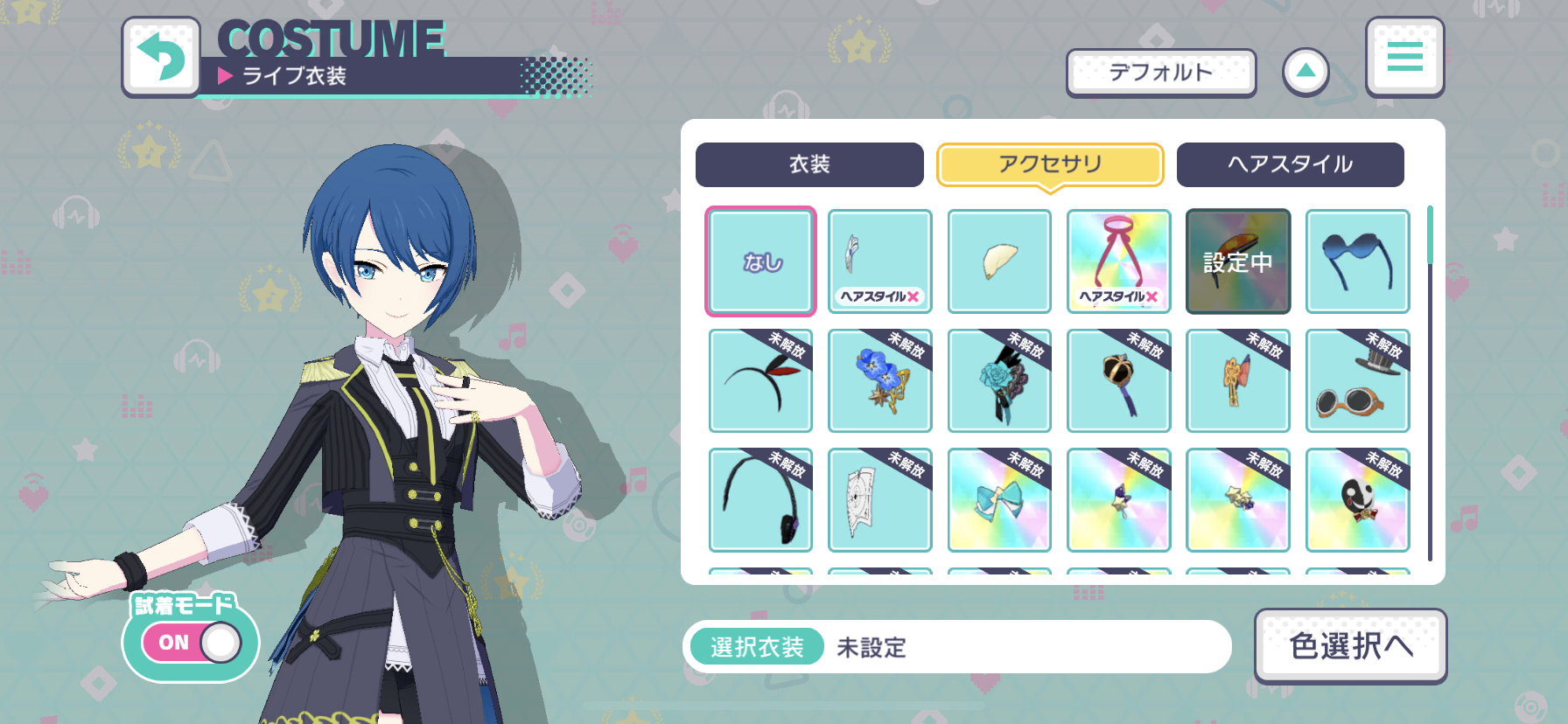Select the red horn headband accessory
1568x724 pixels.
click(x=760, y=380)
